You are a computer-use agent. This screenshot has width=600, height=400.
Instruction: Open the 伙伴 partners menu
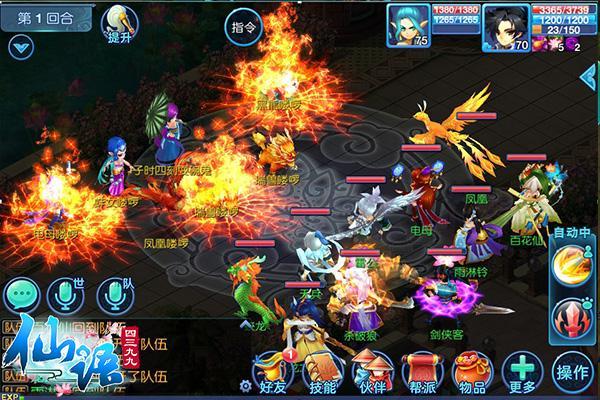coord(374,372)
